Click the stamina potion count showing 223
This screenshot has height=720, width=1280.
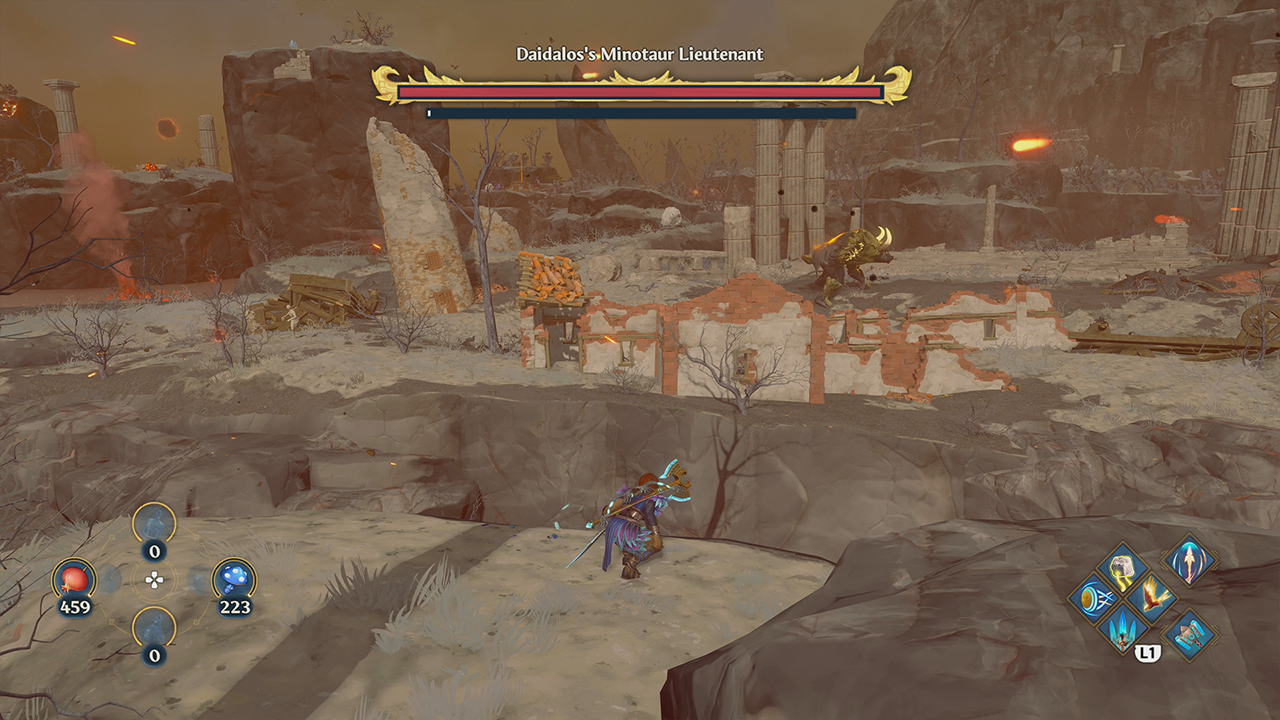coord(235,606)
